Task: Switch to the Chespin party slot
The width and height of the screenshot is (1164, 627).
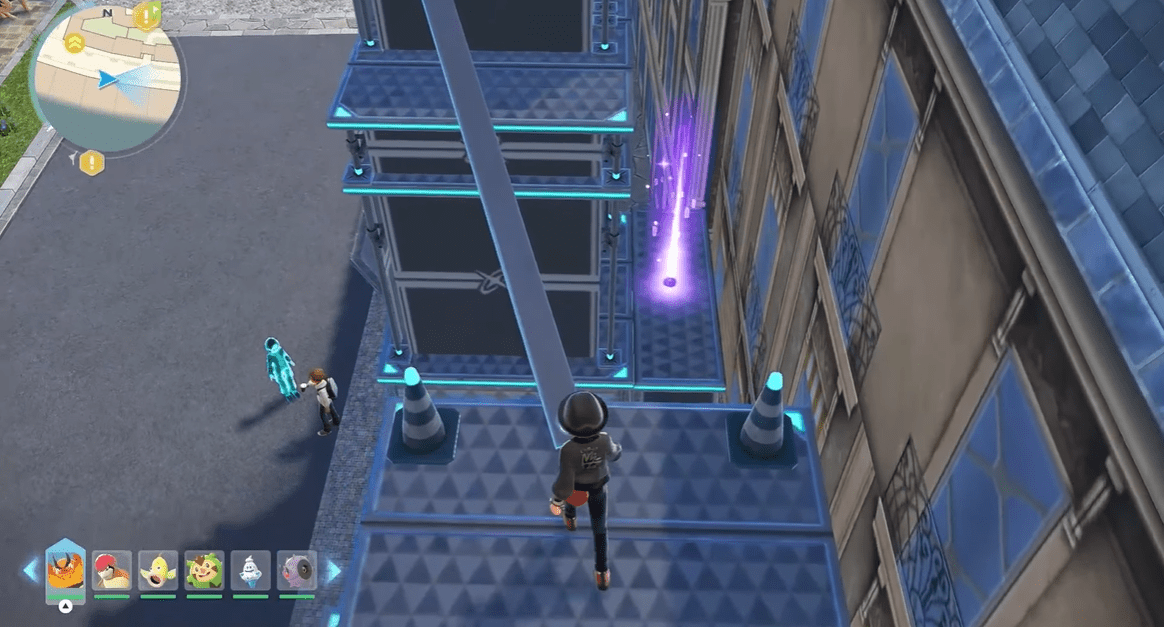Action: coord(204,570)
